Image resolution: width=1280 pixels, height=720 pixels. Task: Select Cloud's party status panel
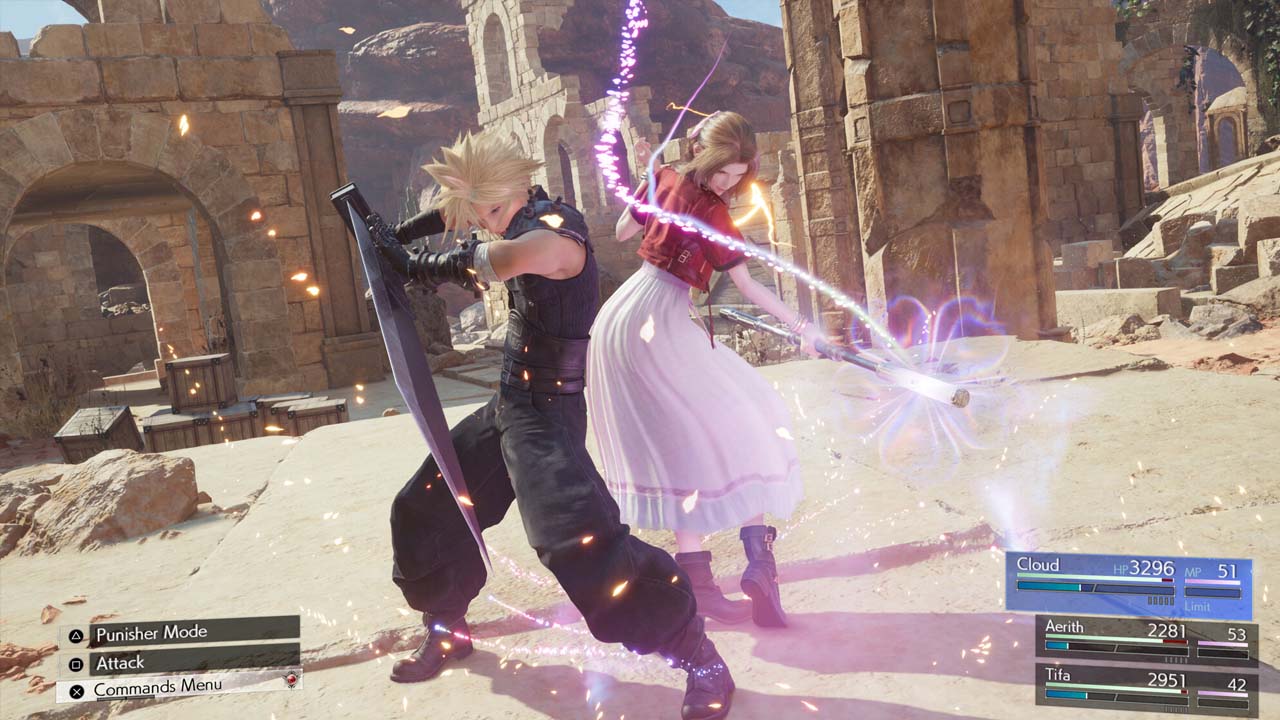click(1128, 584)
